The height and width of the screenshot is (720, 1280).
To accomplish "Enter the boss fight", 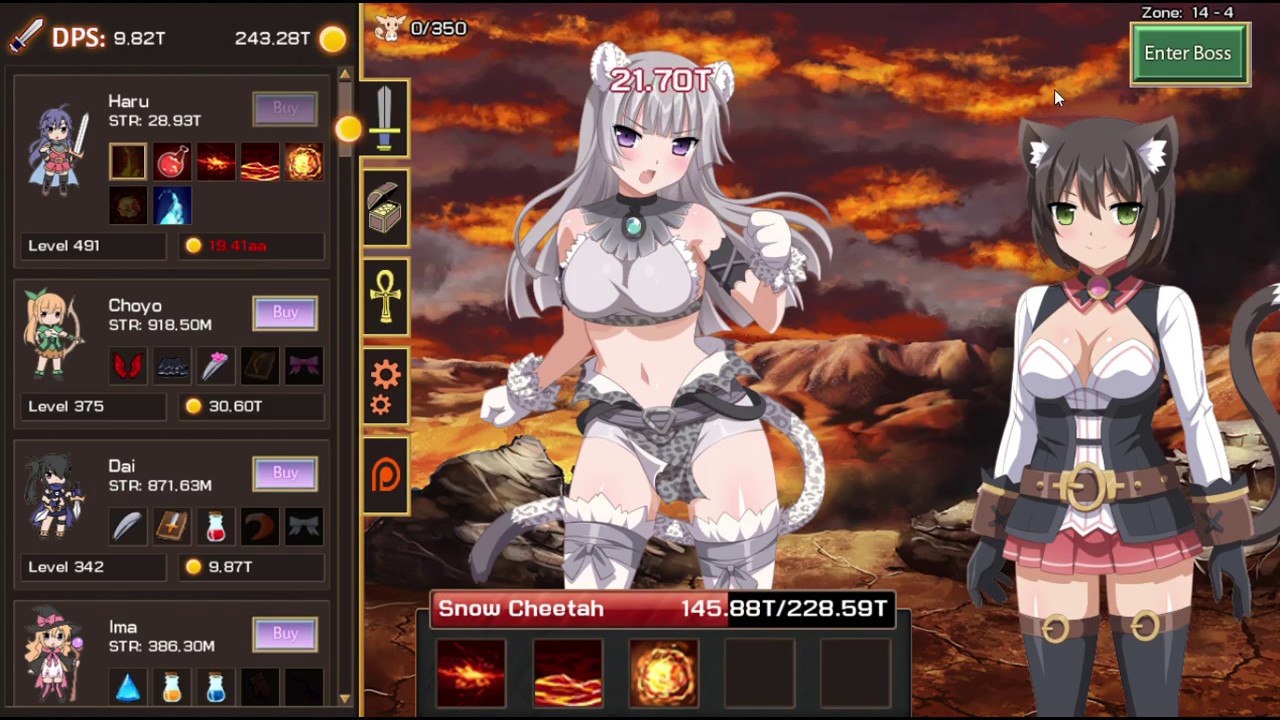I will [1188, 54].
